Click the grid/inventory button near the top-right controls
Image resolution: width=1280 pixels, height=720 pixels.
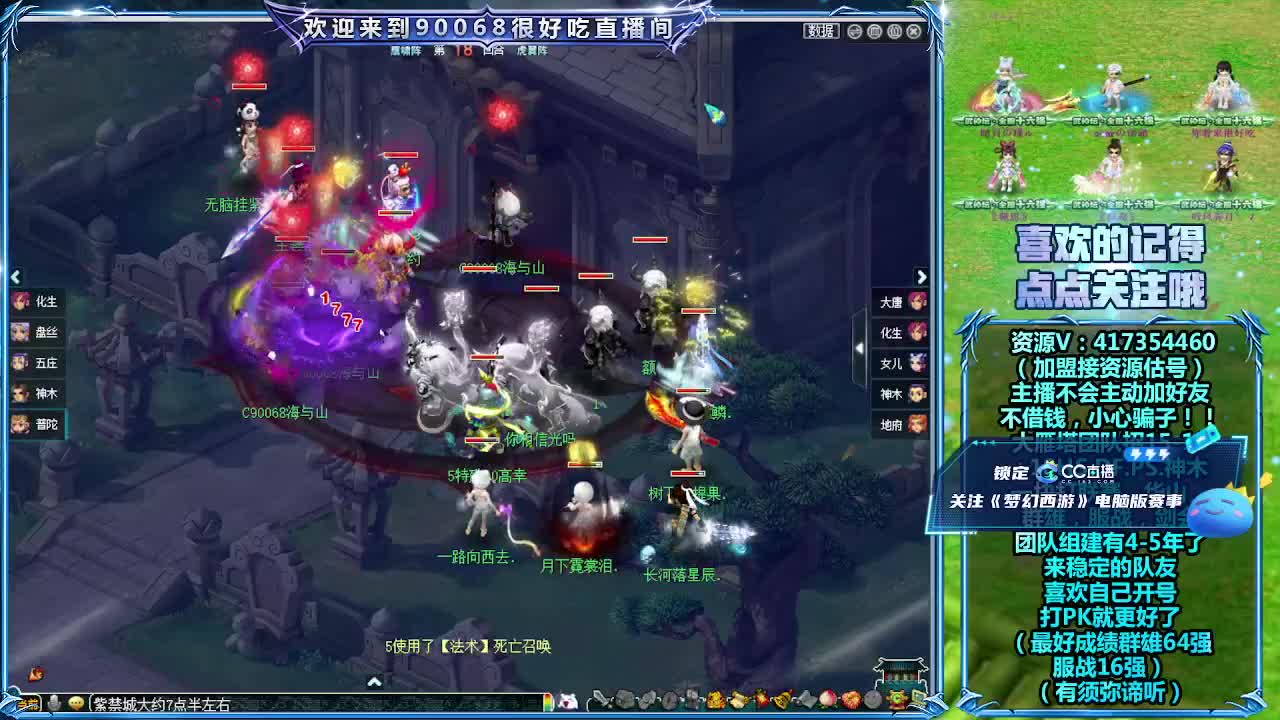(894, 31)
